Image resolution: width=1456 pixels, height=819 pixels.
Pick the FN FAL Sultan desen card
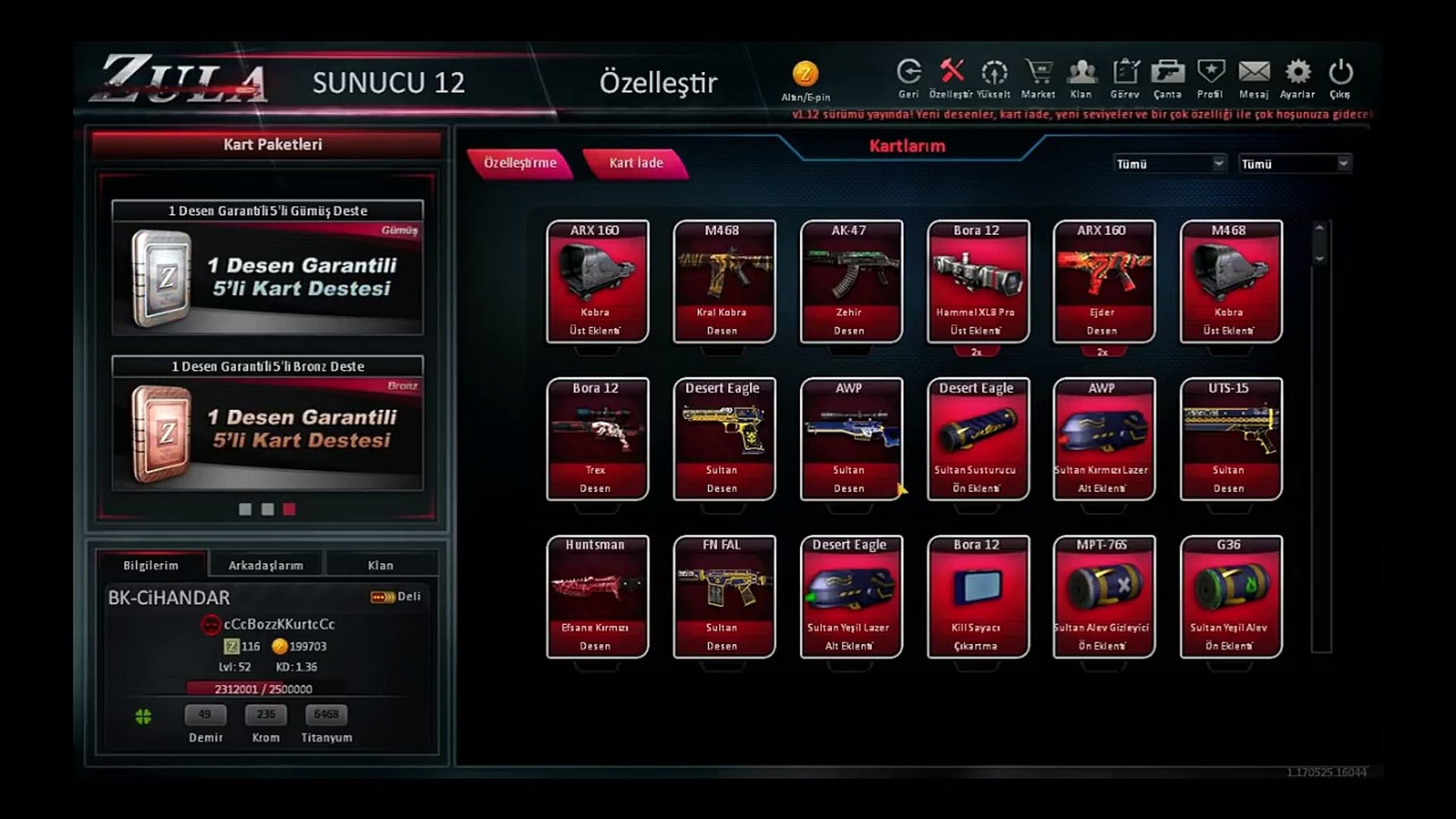point(723,597)
